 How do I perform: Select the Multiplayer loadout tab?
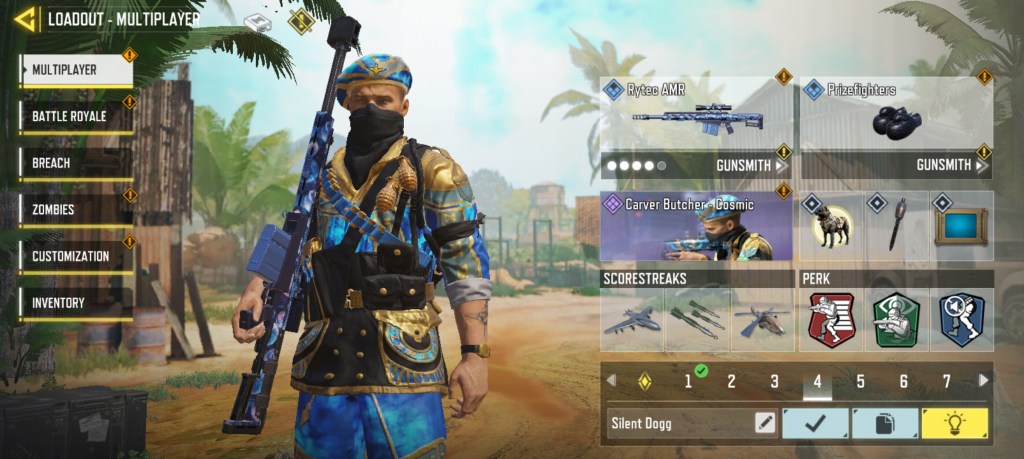[76, 70]
